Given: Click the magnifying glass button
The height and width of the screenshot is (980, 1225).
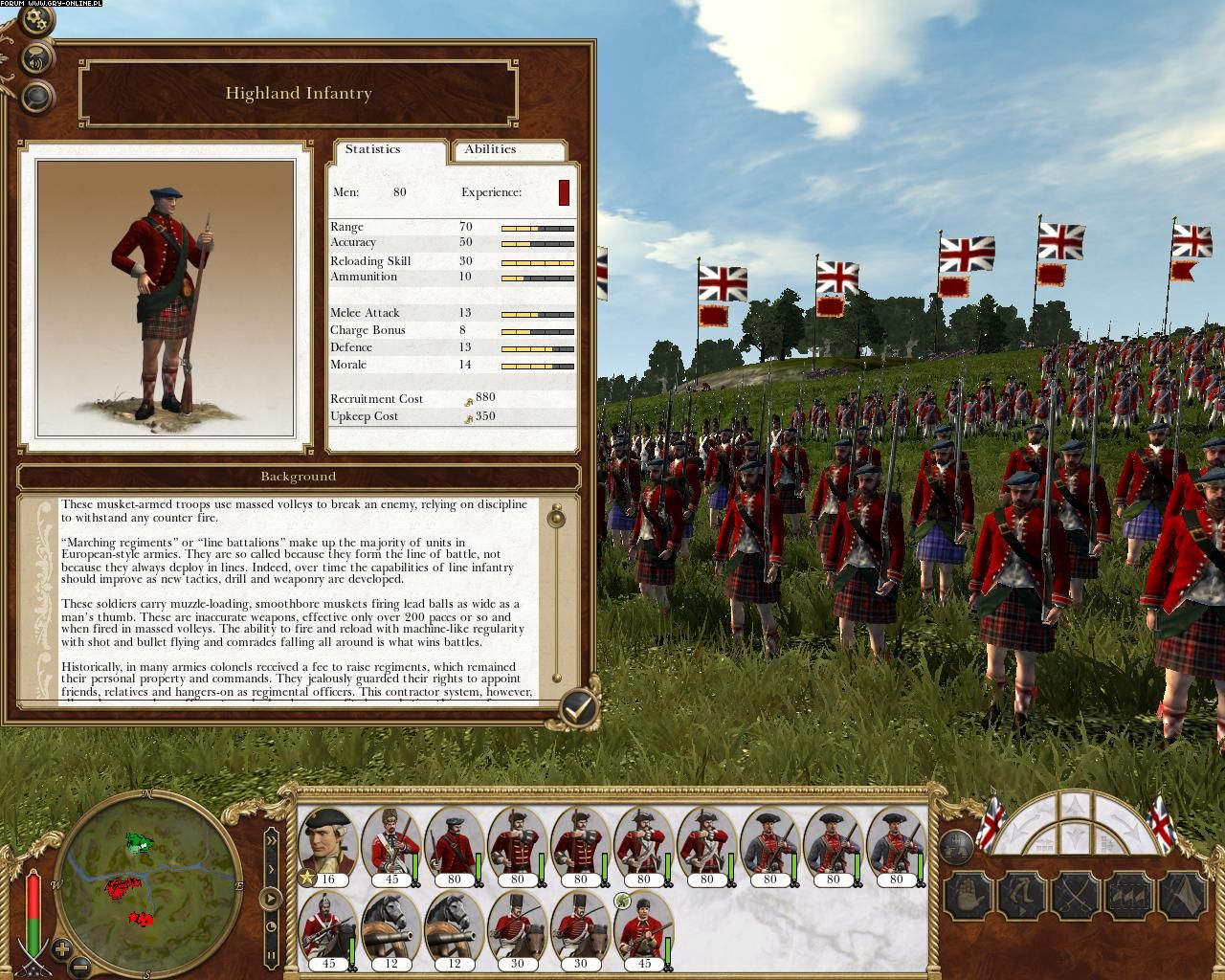Looking at the screenshot, I should (36, 96).
